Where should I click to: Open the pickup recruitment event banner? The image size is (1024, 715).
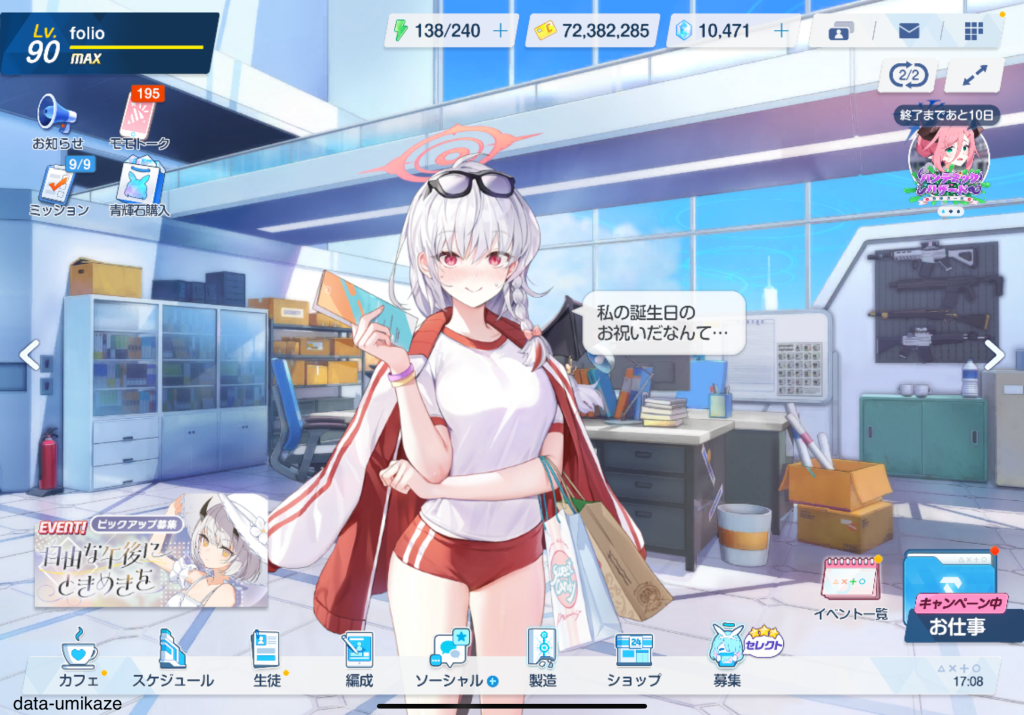tap(151, 550)
